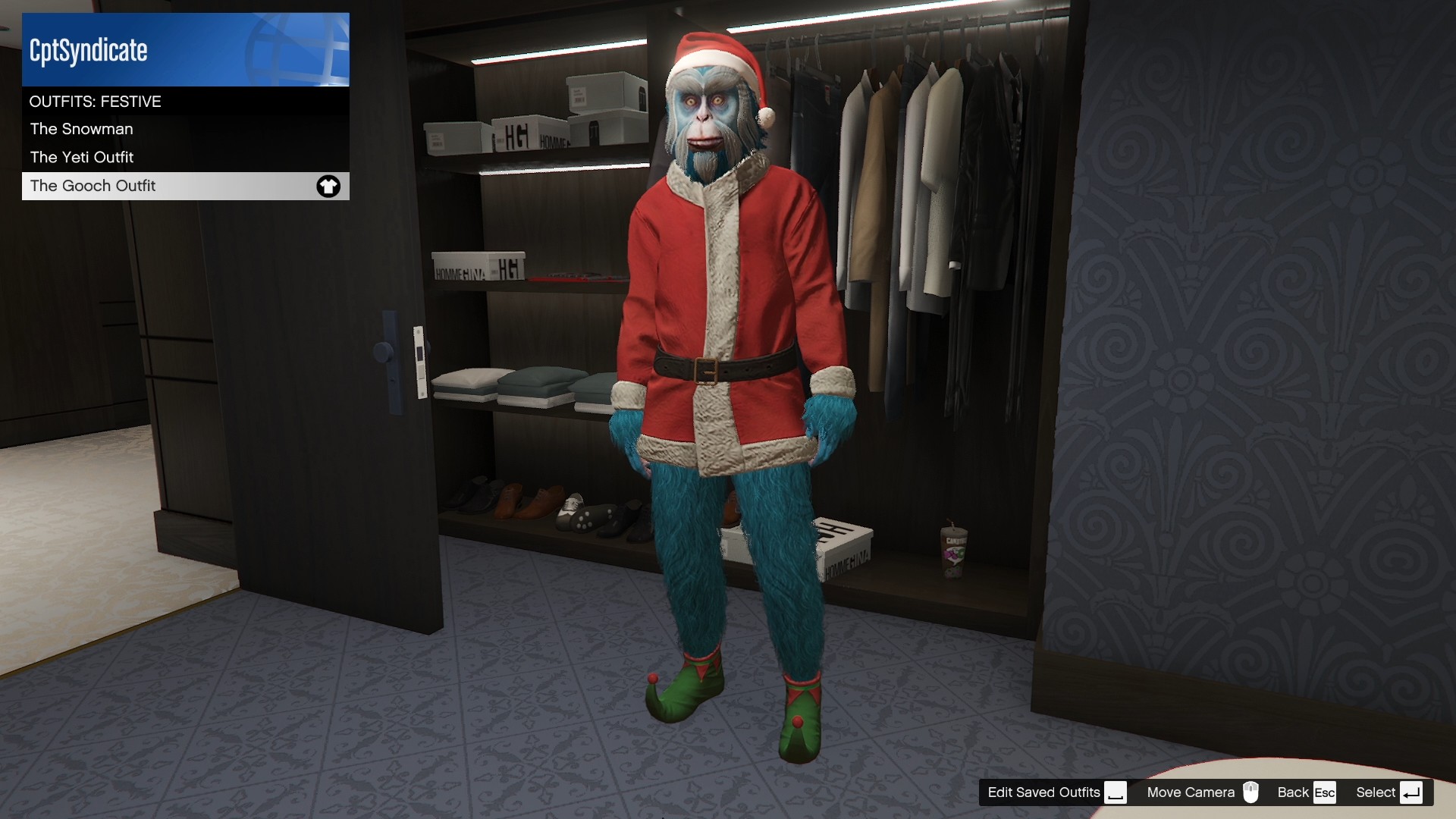Viewport: 1456px width, 819px height.
Task: Click Edit Saved Outfits
Action: tap(1043, 792)
